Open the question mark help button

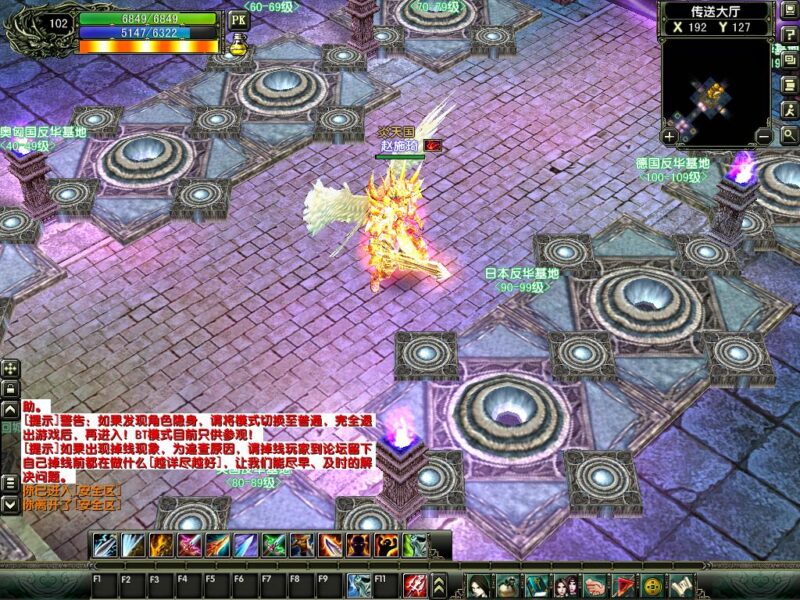pos(790,35)
